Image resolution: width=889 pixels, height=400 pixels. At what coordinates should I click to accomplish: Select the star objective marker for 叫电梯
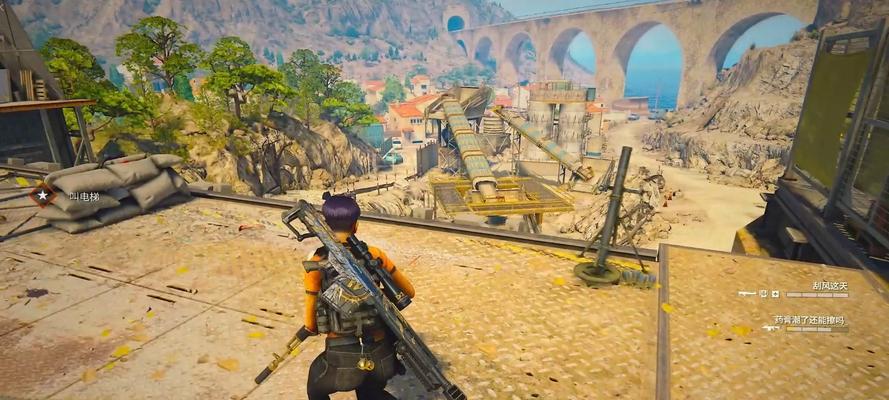pyautogui.click(x=42, y=194)
